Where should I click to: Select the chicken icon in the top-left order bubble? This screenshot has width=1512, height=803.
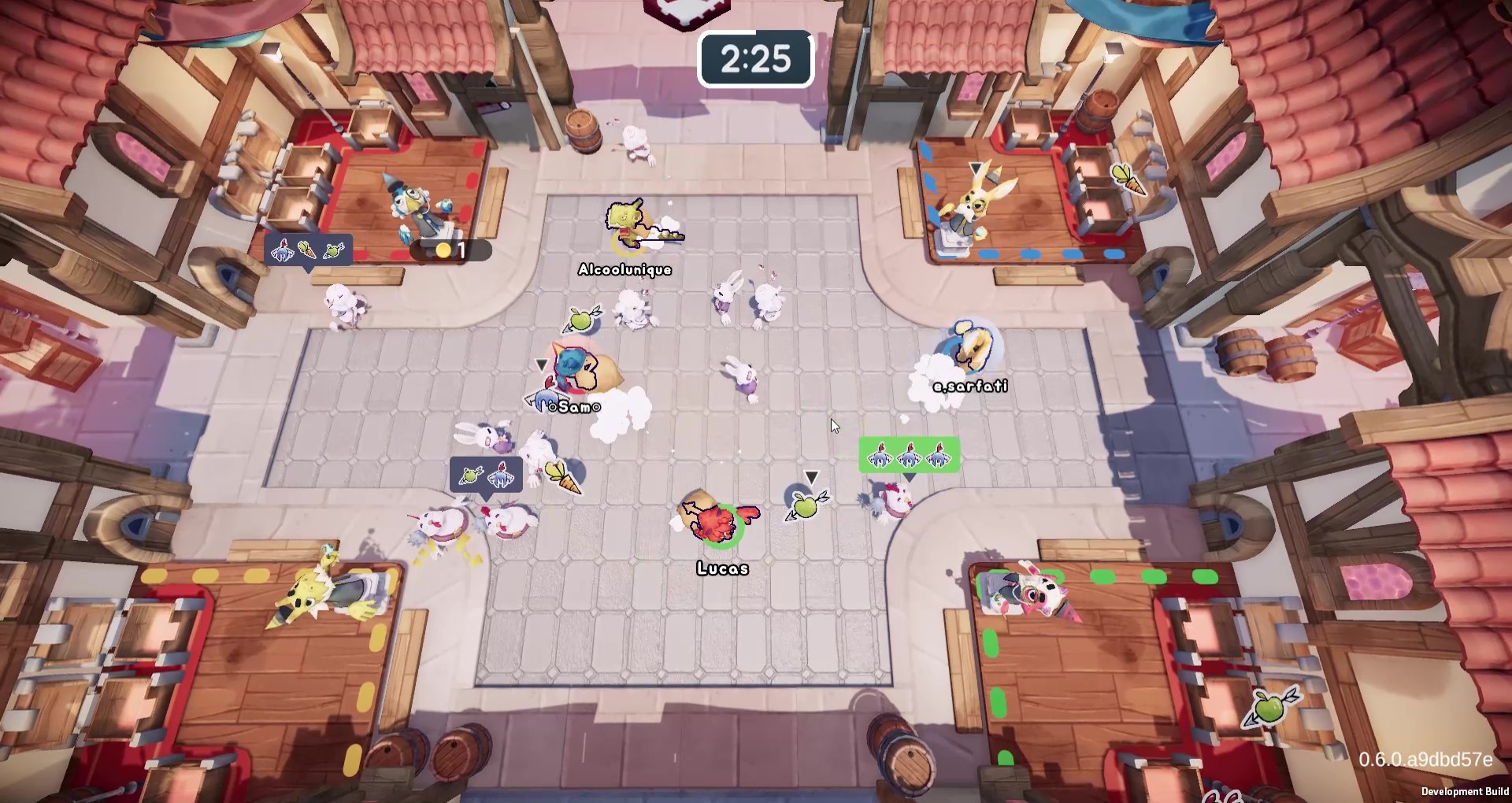coord(282,249)
